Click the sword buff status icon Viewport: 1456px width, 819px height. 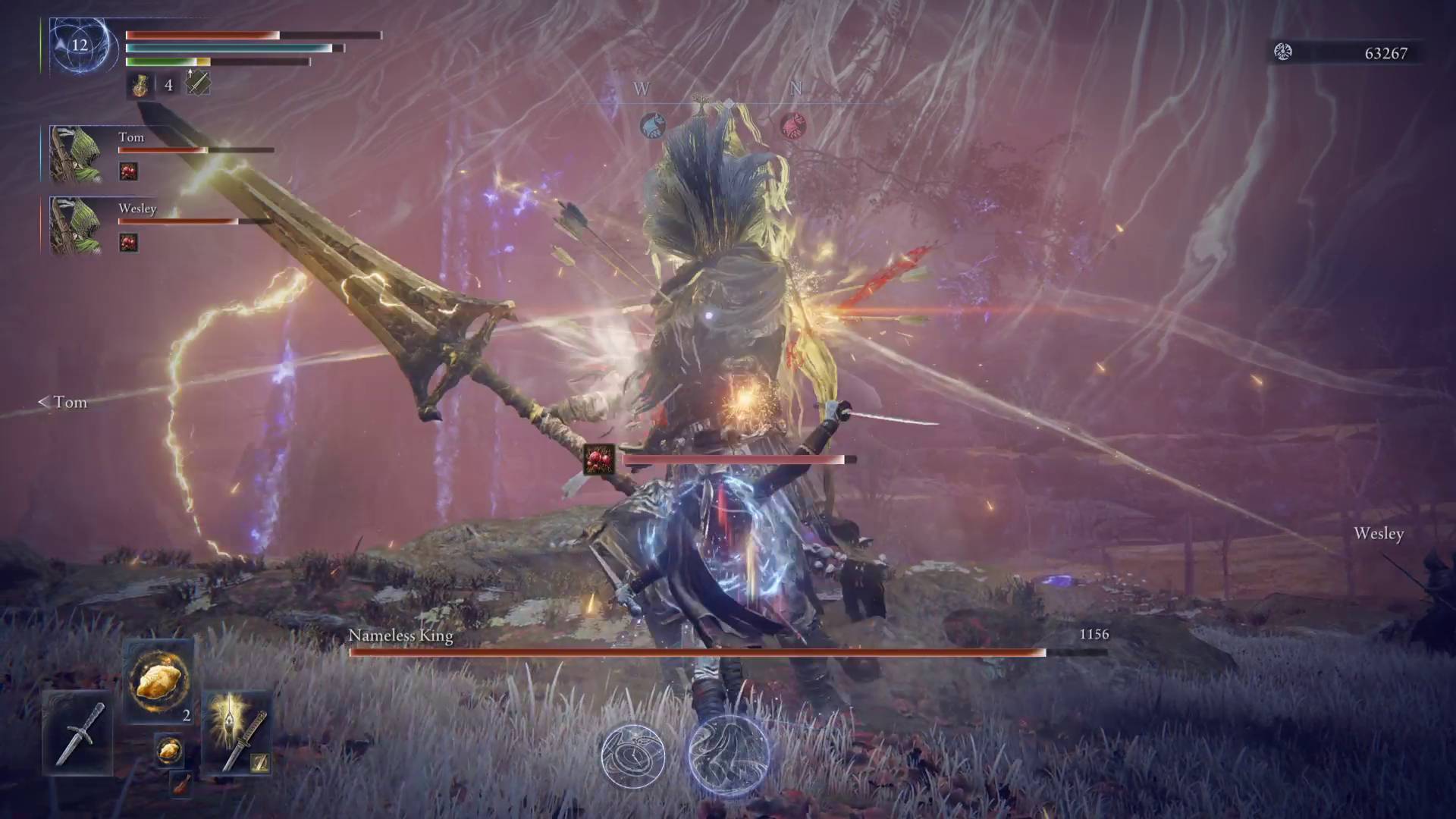(198, 83)
